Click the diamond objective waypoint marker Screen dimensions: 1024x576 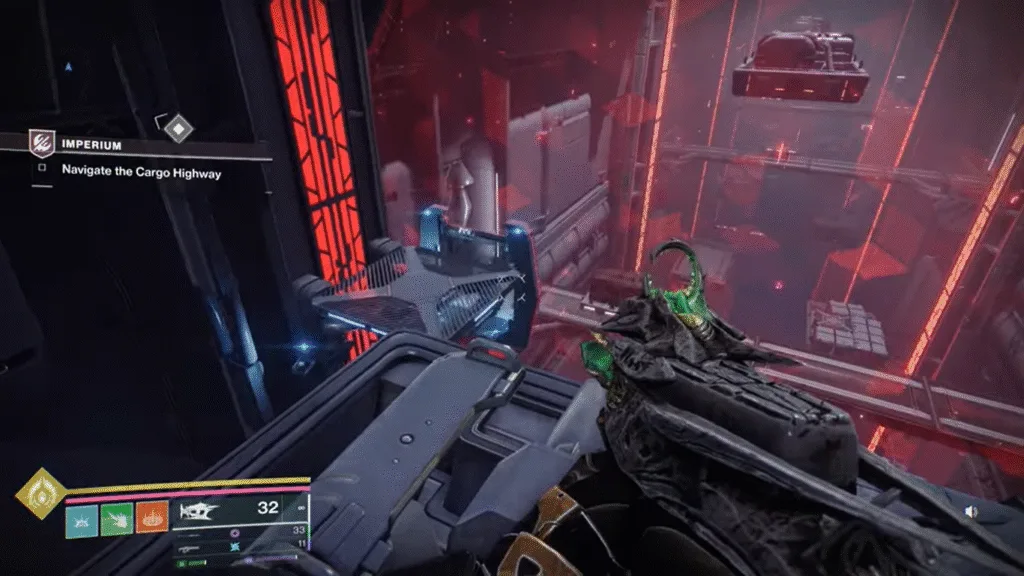click(177, 127)
